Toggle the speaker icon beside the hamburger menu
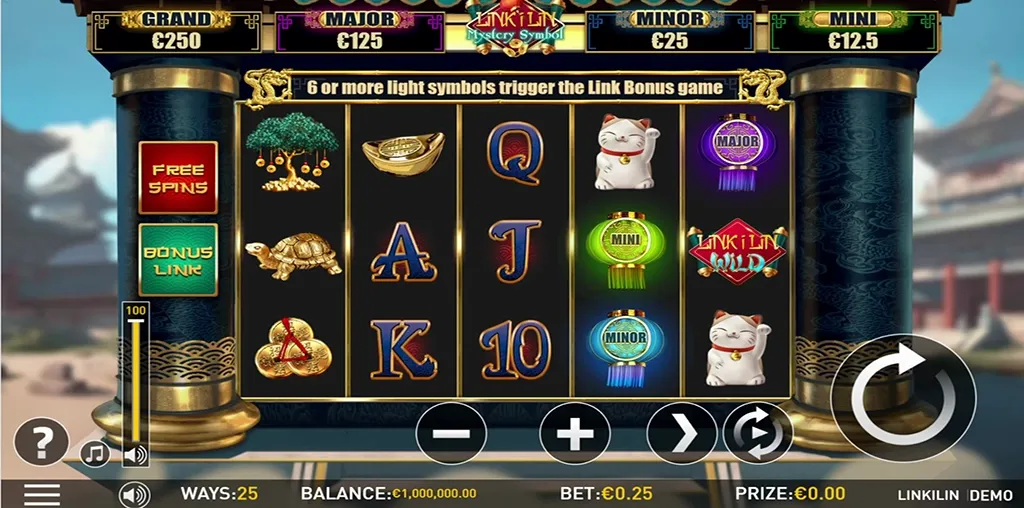 click(x=134, y=494)
